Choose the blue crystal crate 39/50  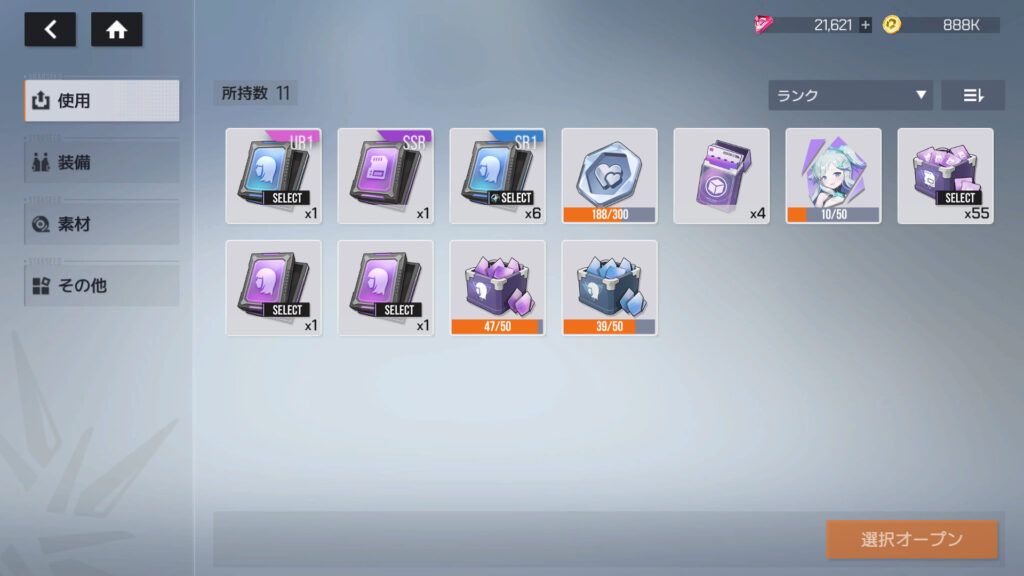(610, 287)
